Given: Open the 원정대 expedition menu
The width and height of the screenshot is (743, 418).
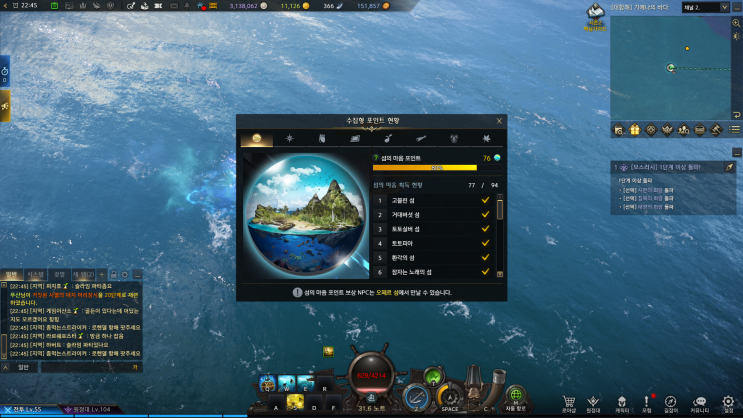Looking at the screenshot, I should point(594,400).
